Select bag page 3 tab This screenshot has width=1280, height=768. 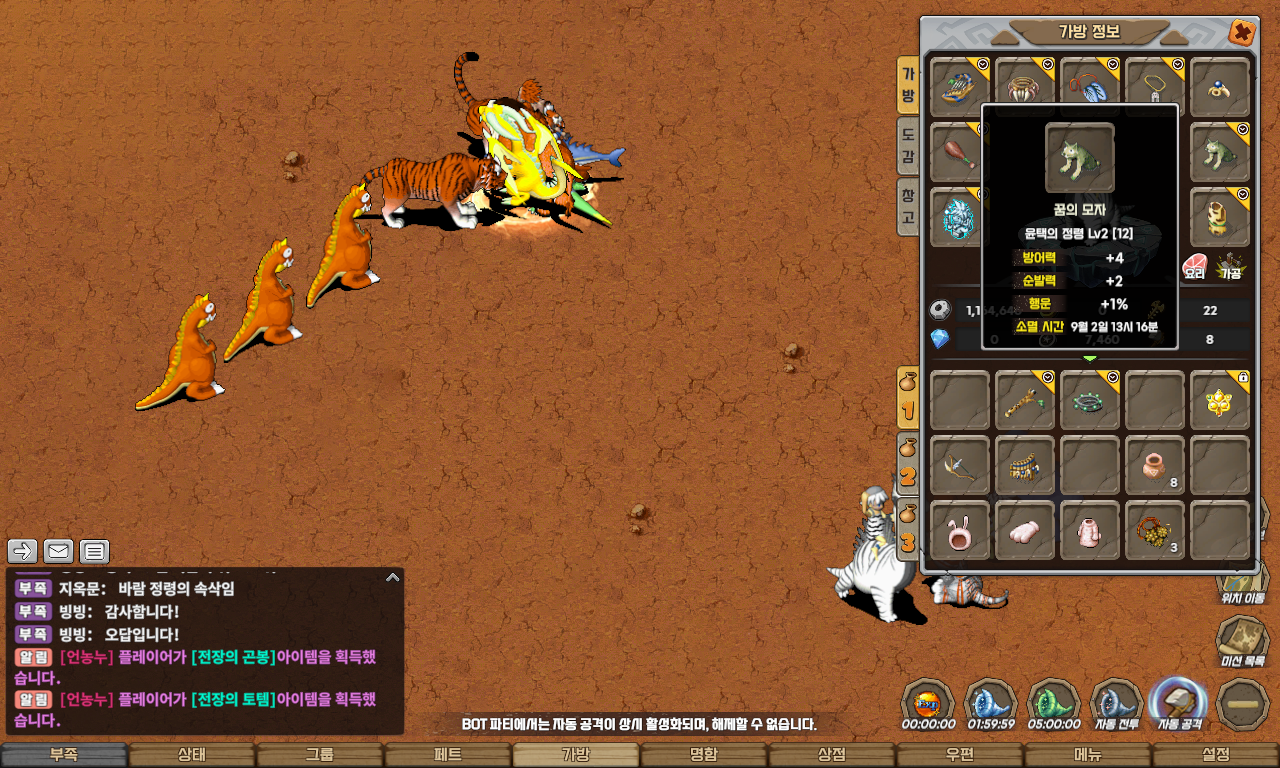coord(908,530)
